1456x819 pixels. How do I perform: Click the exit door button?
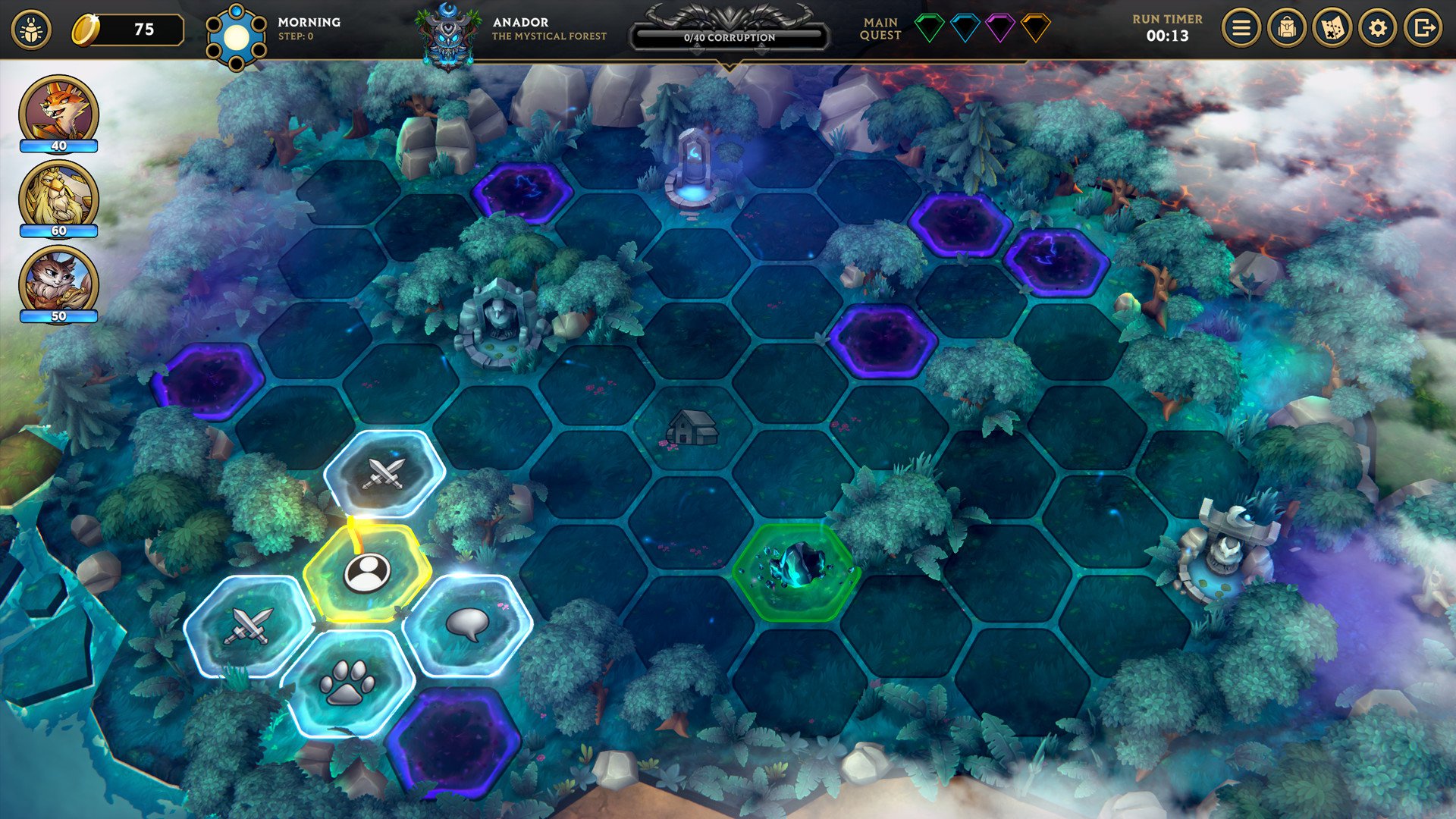click(x=1423, y=29)
